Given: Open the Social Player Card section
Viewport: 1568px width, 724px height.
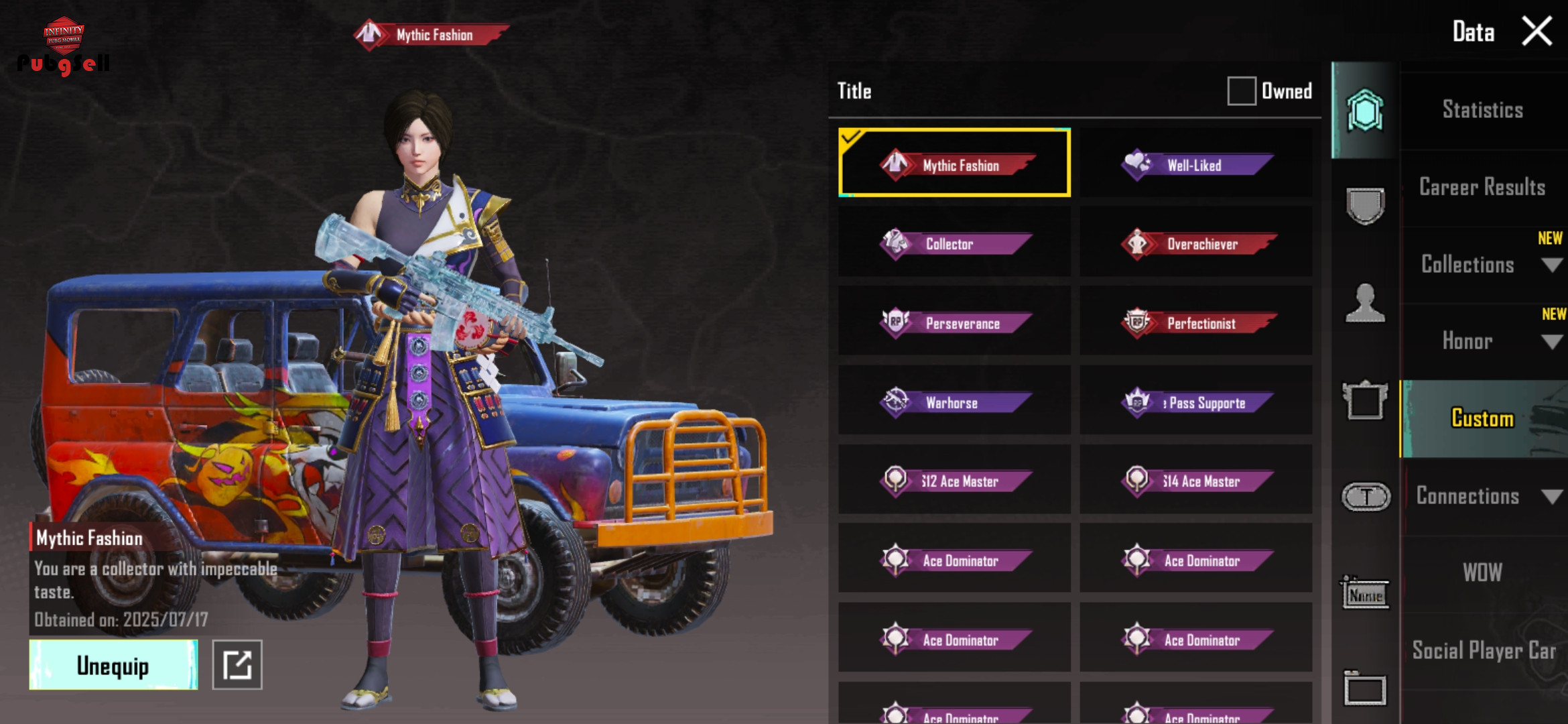Looking at the screenshot, I should click(1482, 650).
